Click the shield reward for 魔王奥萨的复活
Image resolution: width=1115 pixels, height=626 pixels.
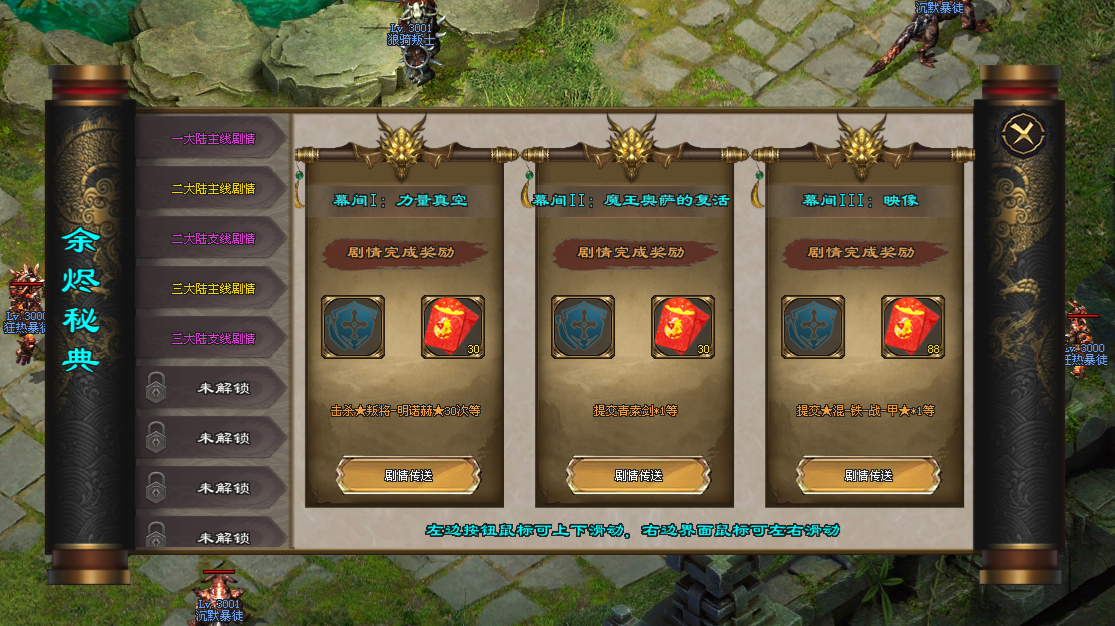pyautogui.click(x=583, y=327)
